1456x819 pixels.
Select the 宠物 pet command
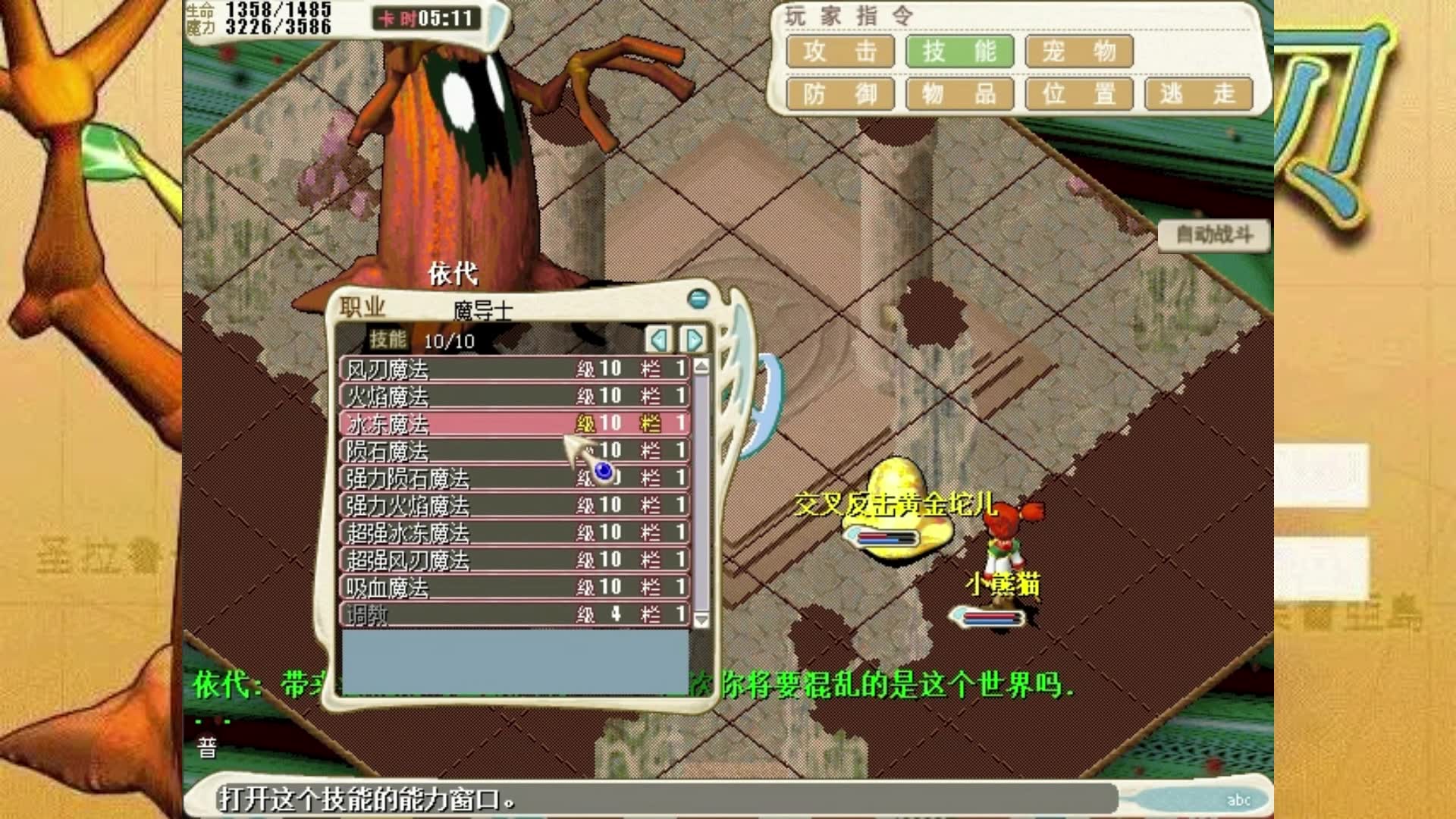tap(1079, 52)
